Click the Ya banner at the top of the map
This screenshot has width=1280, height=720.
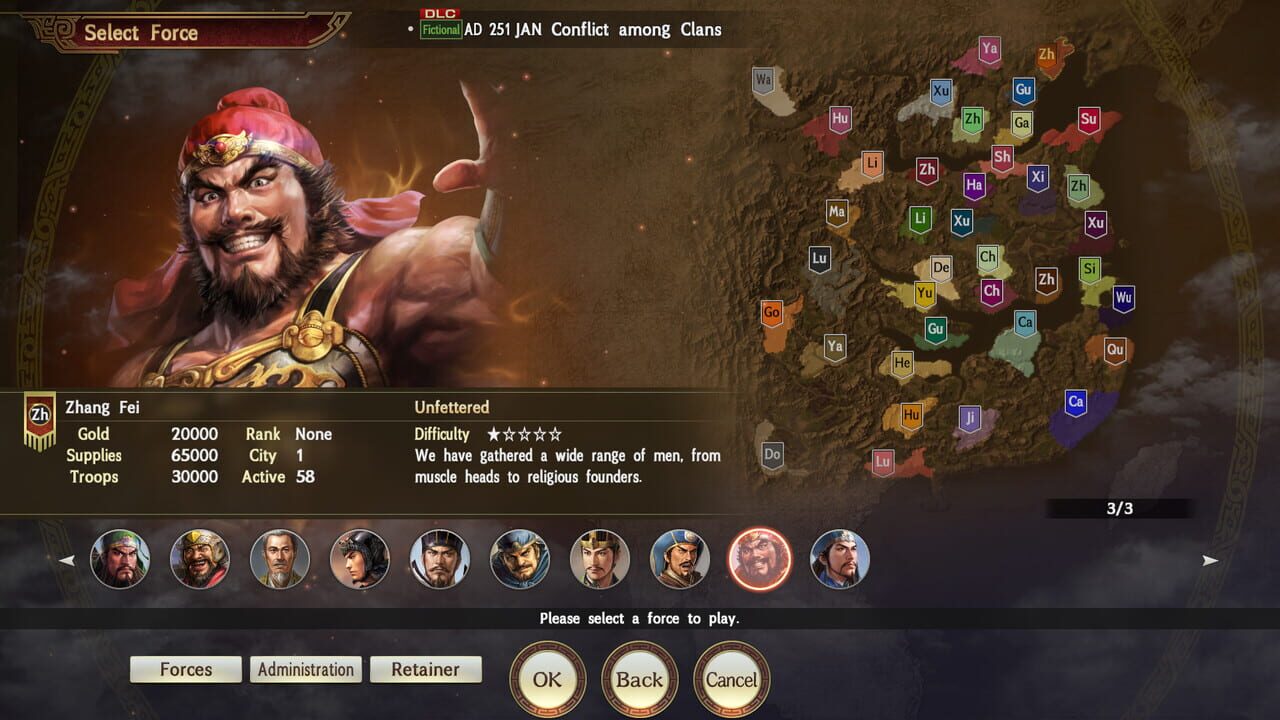tap(988, 47)
